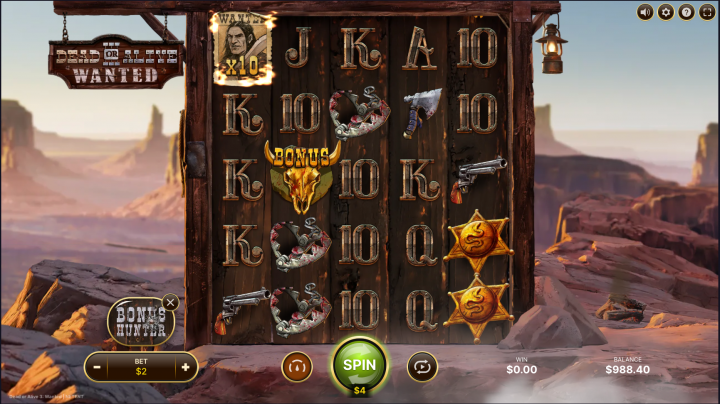Open the gear settings menu
Screen dimensions: 720x404
[665, 12]
